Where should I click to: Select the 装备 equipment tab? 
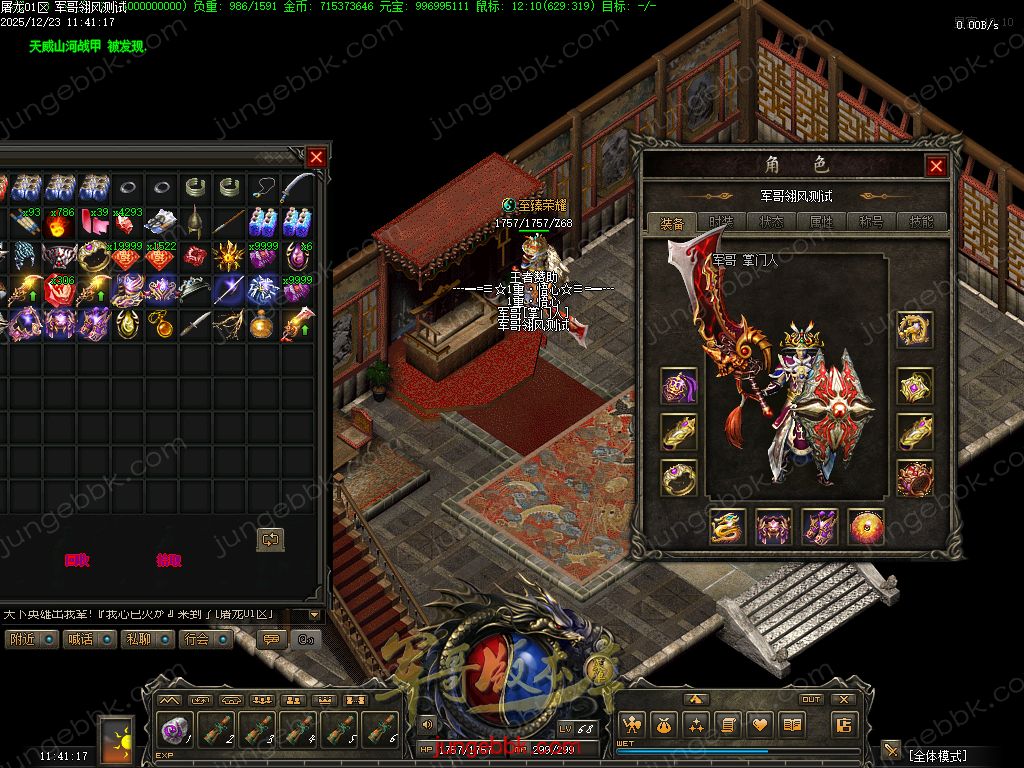click(672, 222)
